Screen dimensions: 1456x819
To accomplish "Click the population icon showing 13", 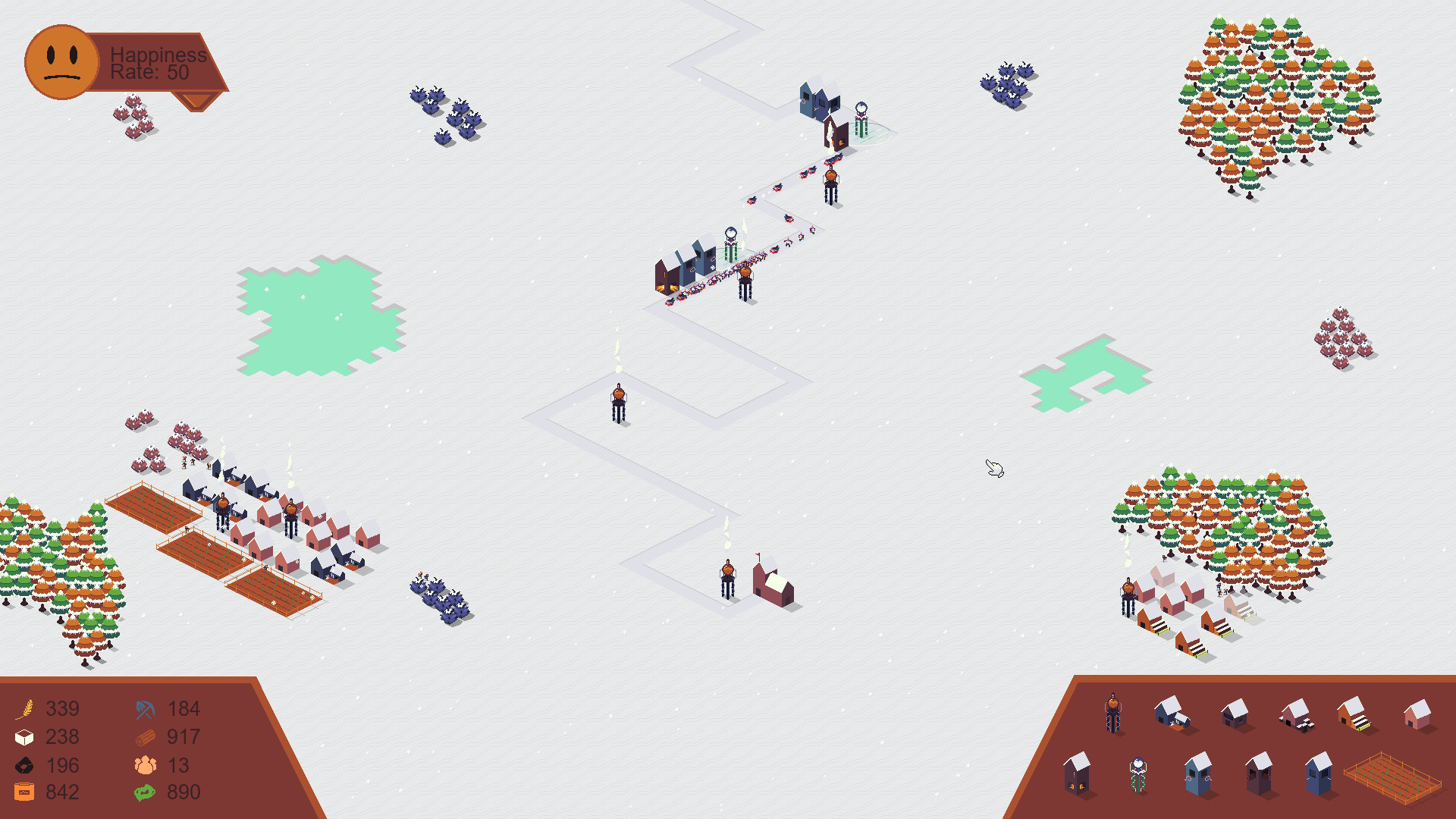I will pyautogui.click(x=145, y=765).
